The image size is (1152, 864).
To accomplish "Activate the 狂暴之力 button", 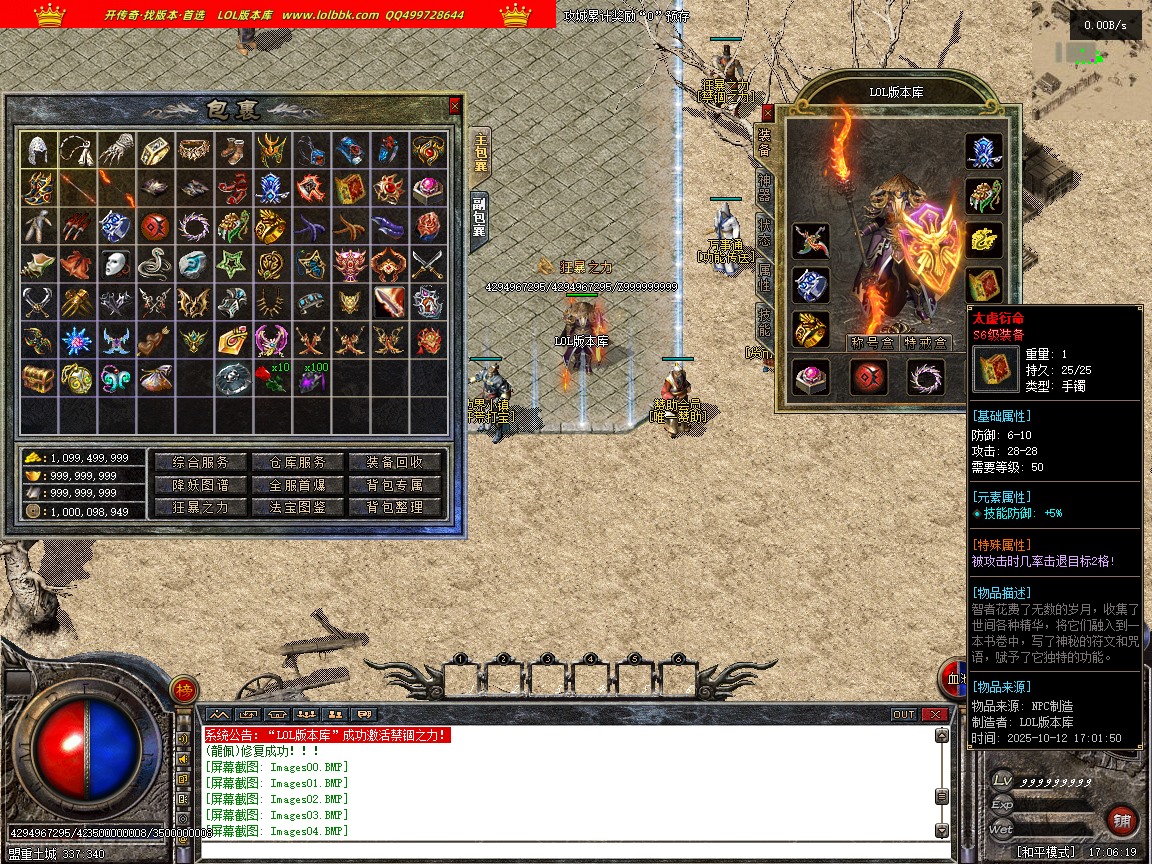I will tap(200, 507).
